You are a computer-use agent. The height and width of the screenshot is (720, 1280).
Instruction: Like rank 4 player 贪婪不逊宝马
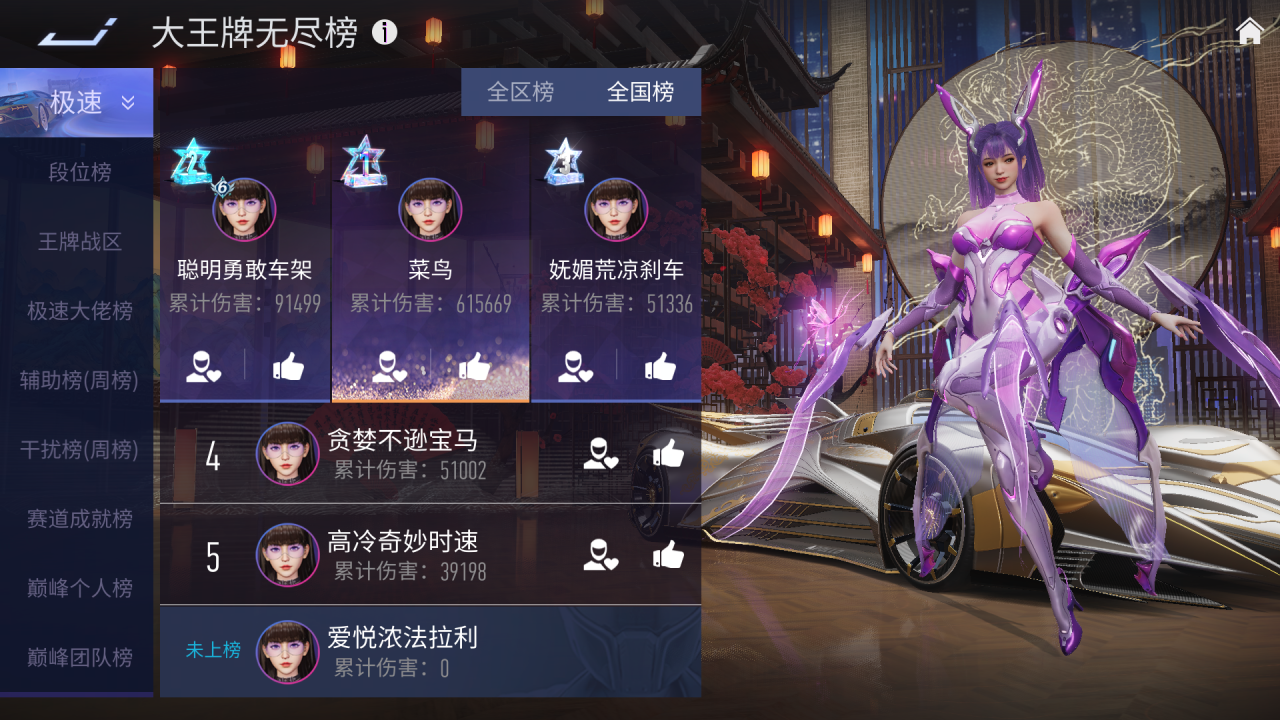coord(668,454)
